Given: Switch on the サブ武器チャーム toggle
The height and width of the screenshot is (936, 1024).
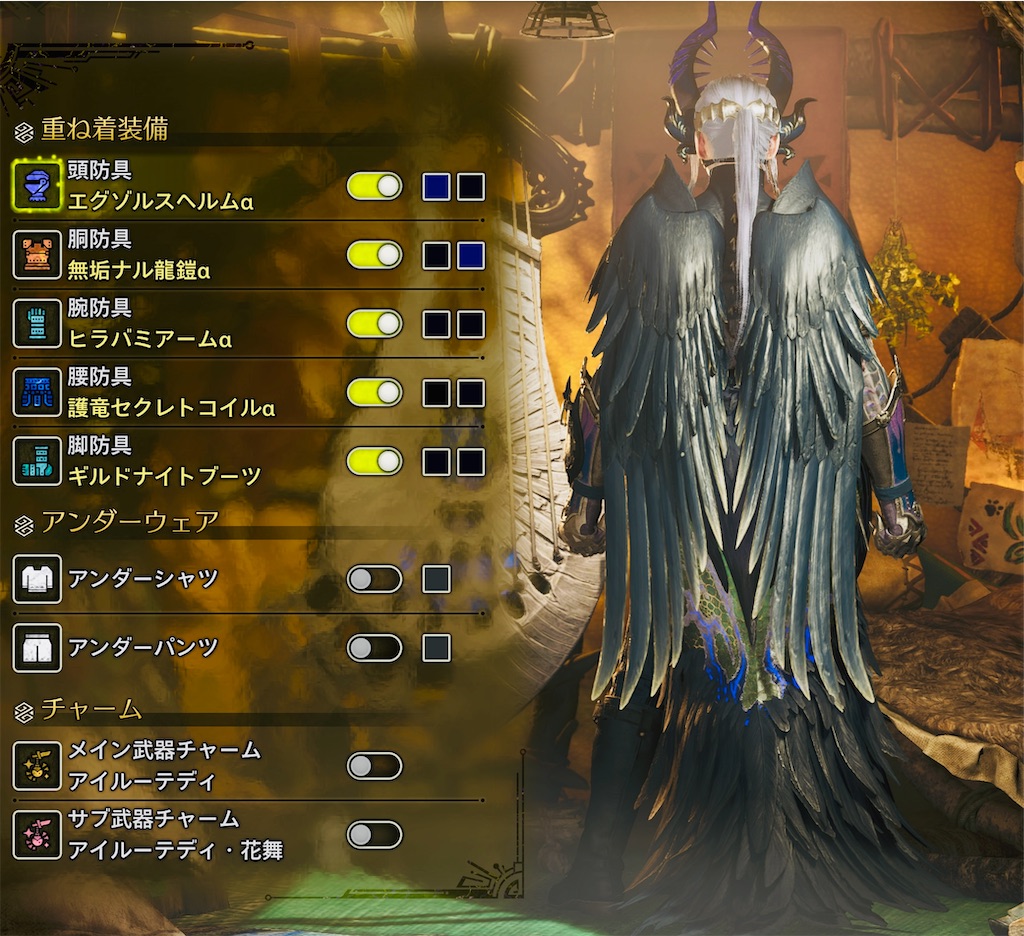Looking at the screenshot, I should (x=374, y=835).
